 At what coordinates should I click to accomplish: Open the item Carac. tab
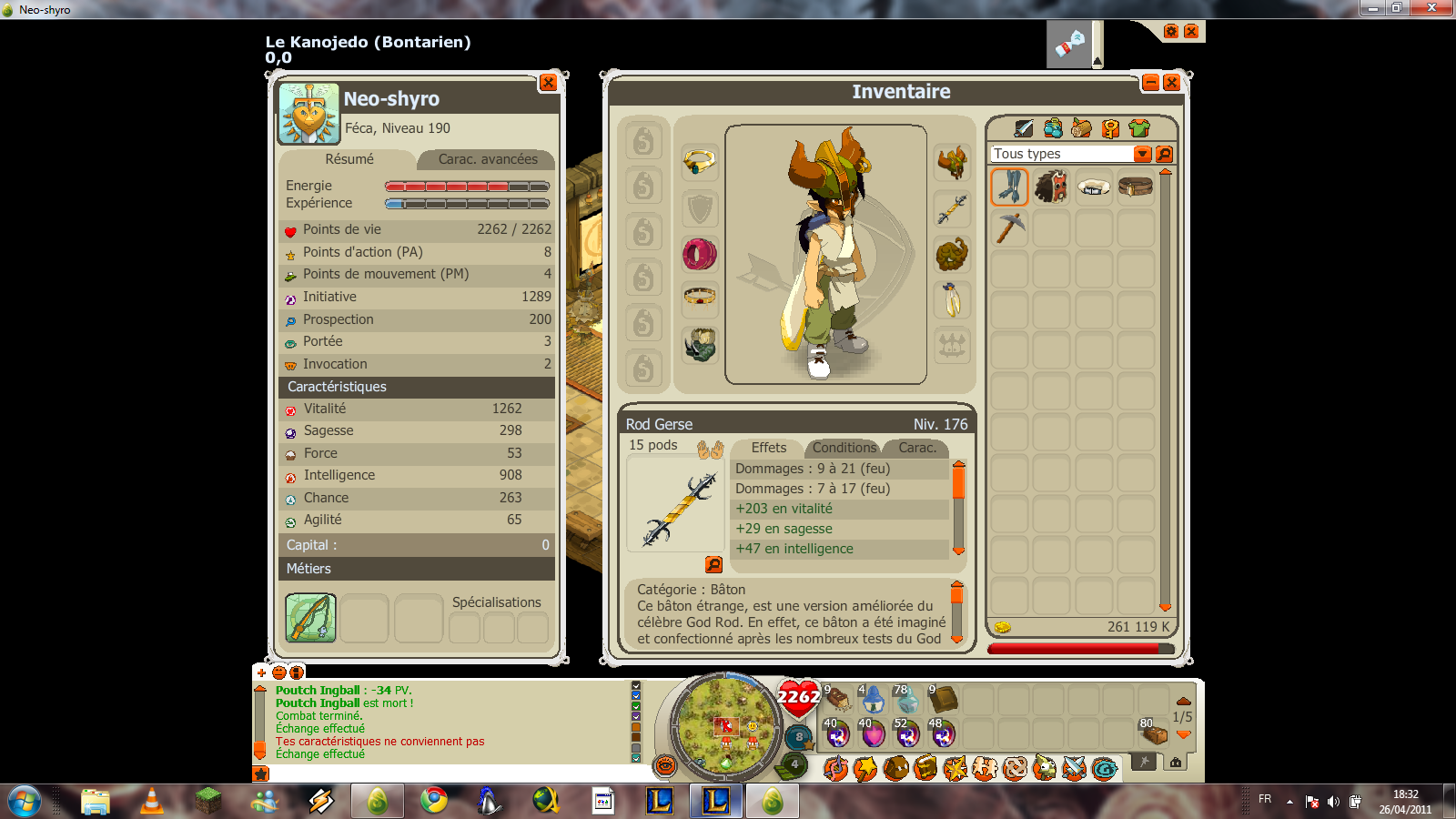(x=916, y=448)
